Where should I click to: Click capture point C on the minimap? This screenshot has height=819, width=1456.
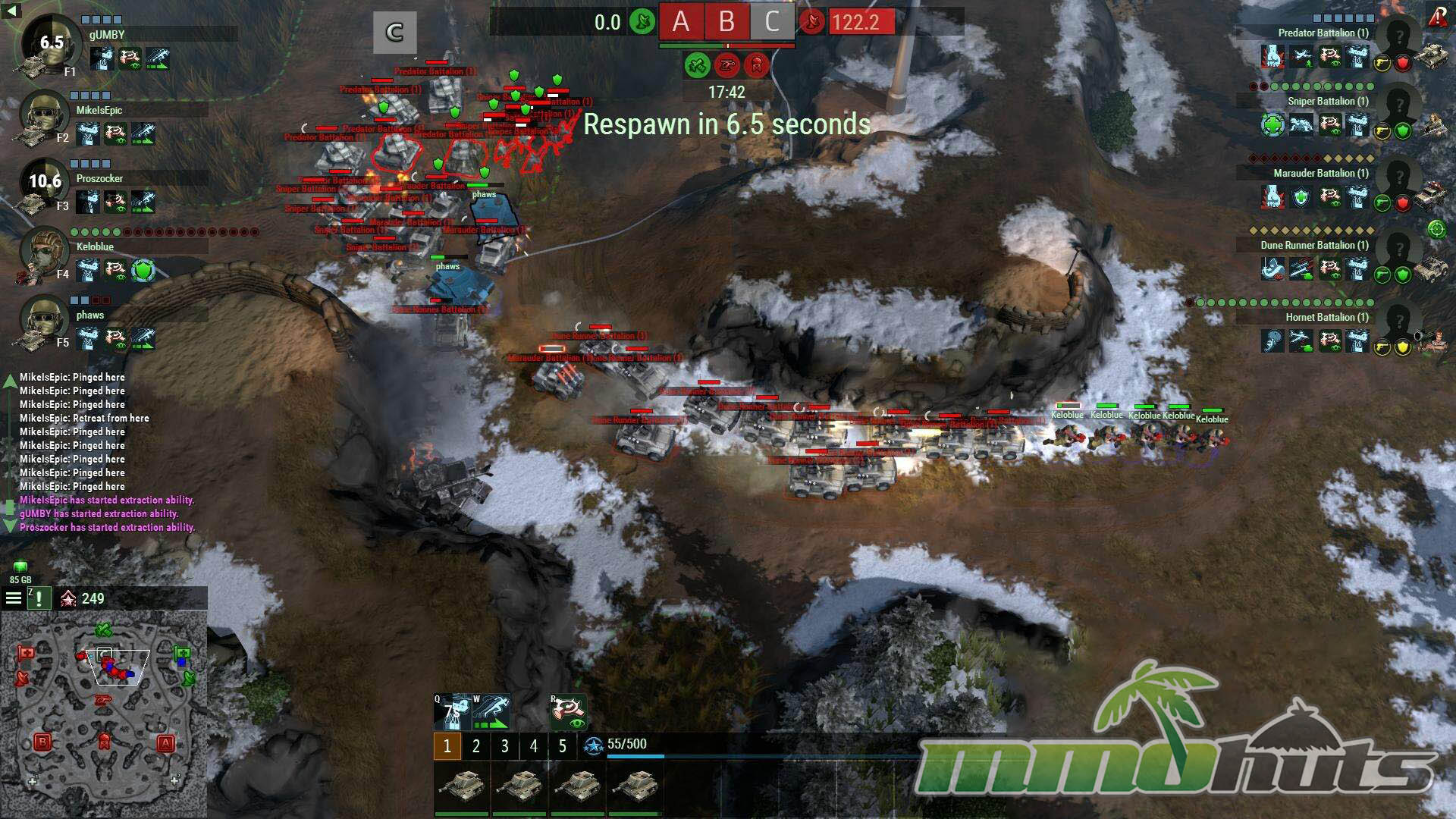coord(104,654)
